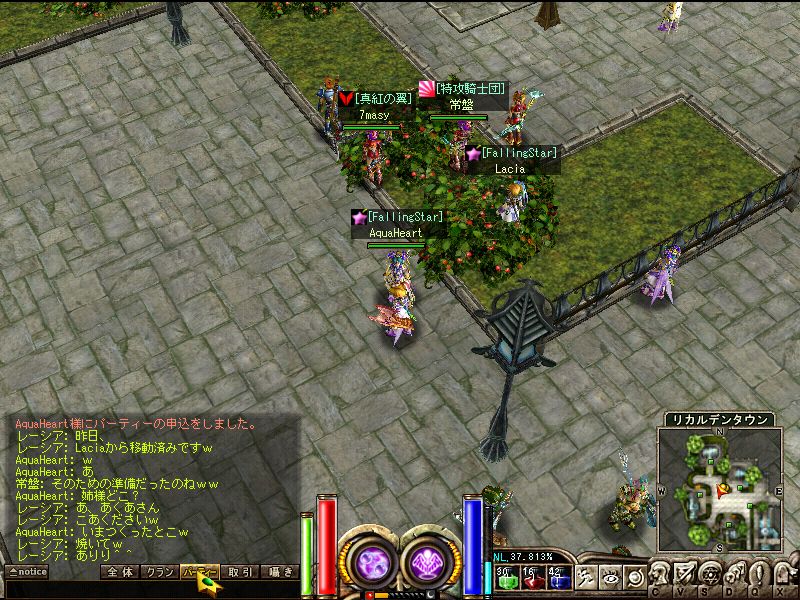Activate the right purple winged skill orb

pyautogui.click(x=431, y=562)
